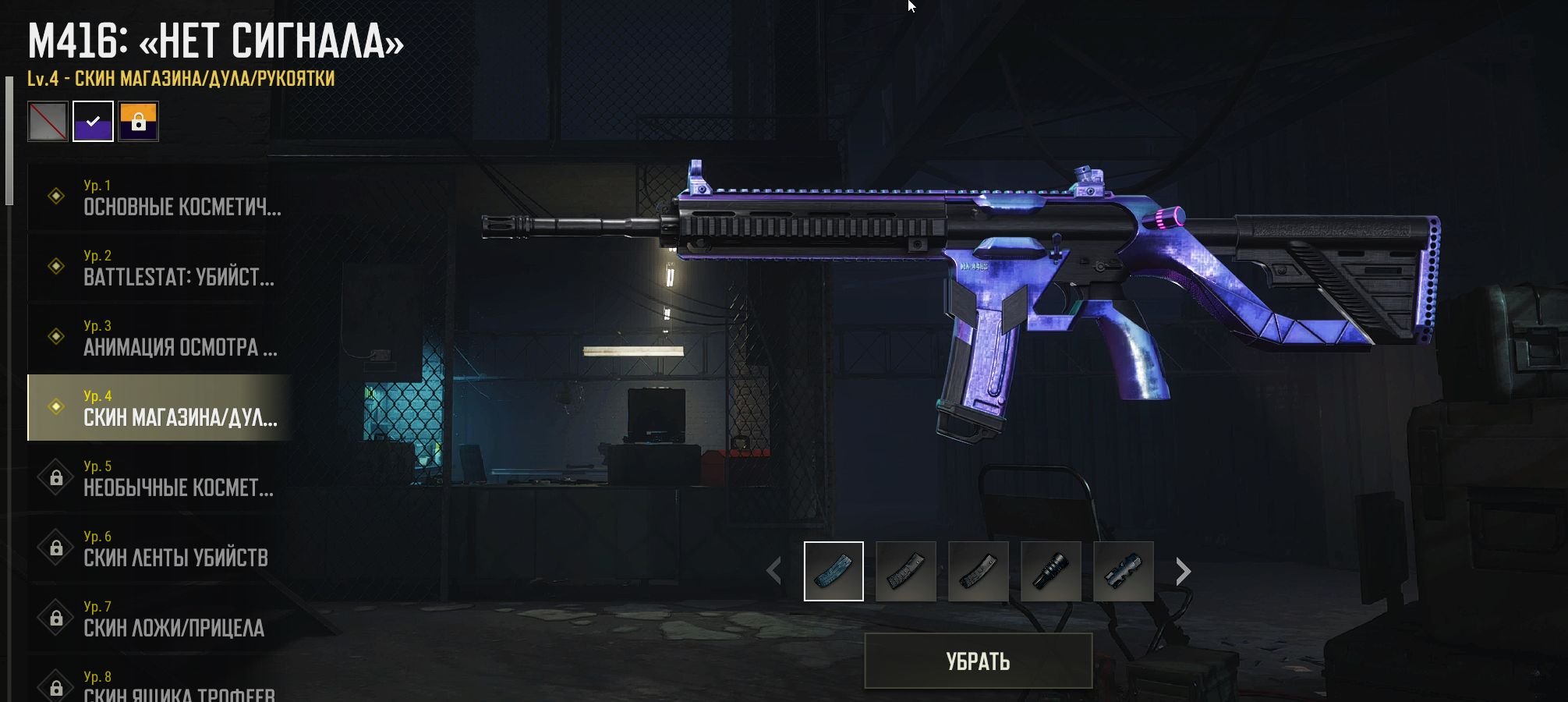
Task: Select the locked Ур. 6 Скин ленты убийств
Action: 160,548
